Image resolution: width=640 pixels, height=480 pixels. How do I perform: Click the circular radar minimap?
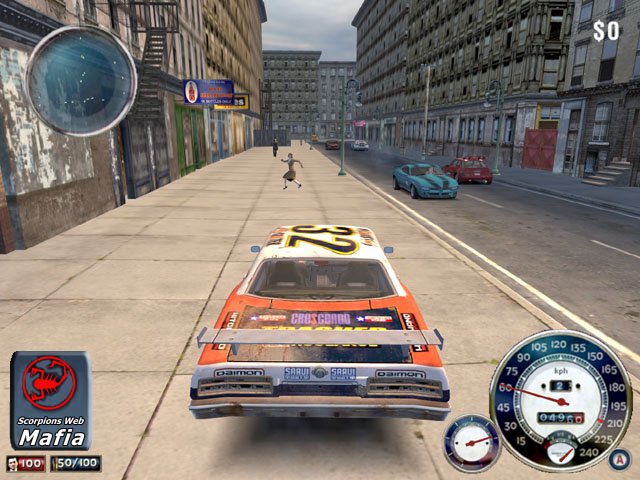(81, 80)
